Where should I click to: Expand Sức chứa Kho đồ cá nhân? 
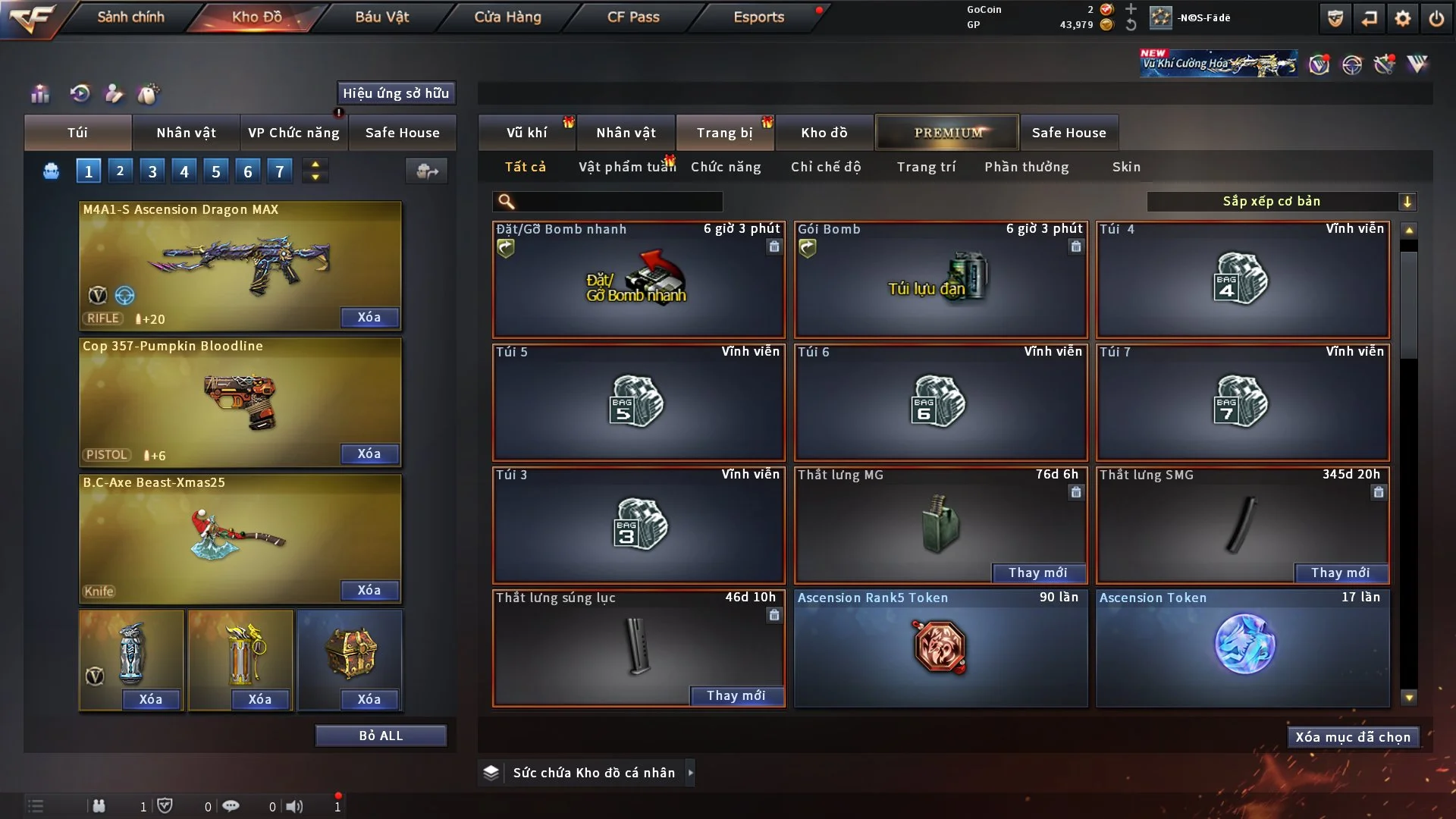(690, 773)
